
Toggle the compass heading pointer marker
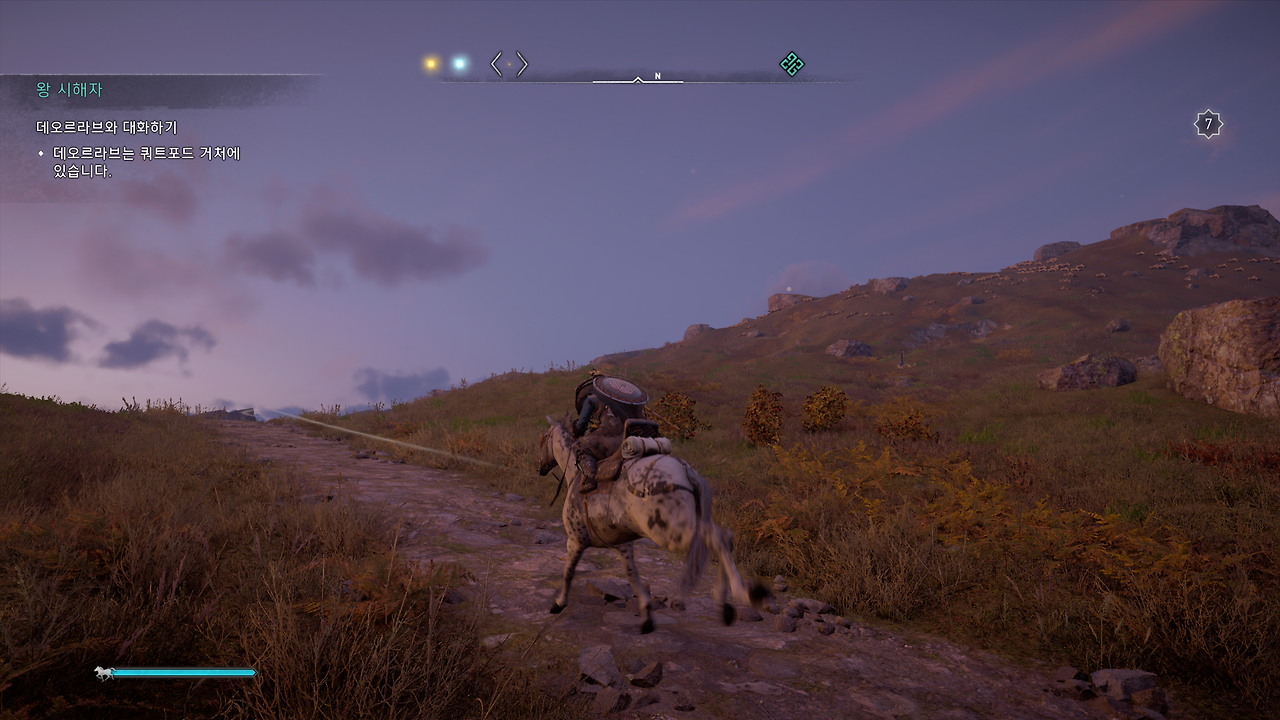[637, 80]
